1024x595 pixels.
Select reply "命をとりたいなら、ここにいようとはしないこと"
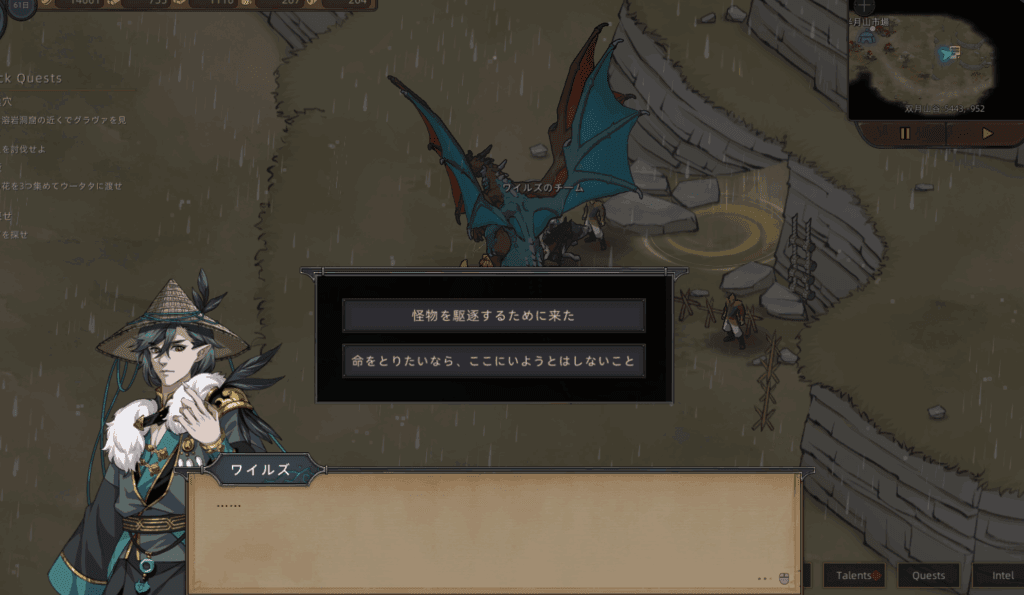tap(493, 361)
